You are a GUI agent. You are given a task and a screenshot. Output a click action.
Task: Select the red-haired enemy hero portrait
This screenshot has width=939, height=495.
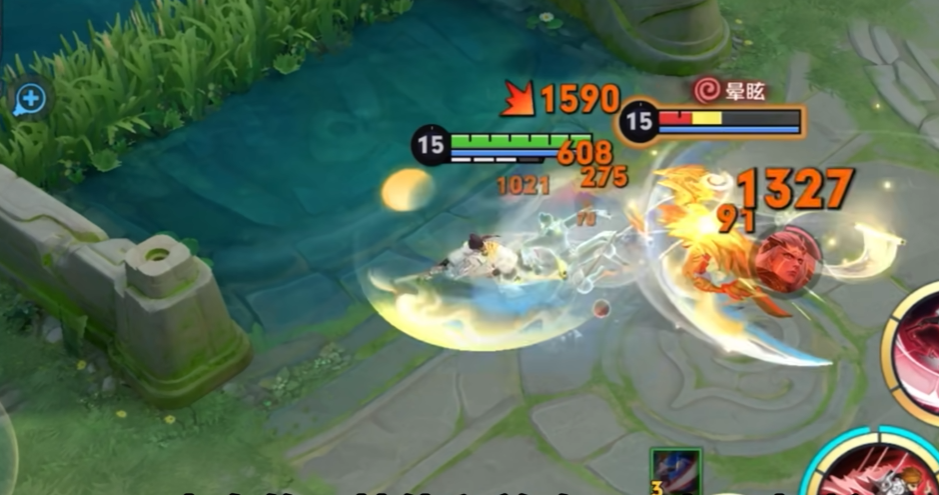pyautogui.click(x=787, y=258)
